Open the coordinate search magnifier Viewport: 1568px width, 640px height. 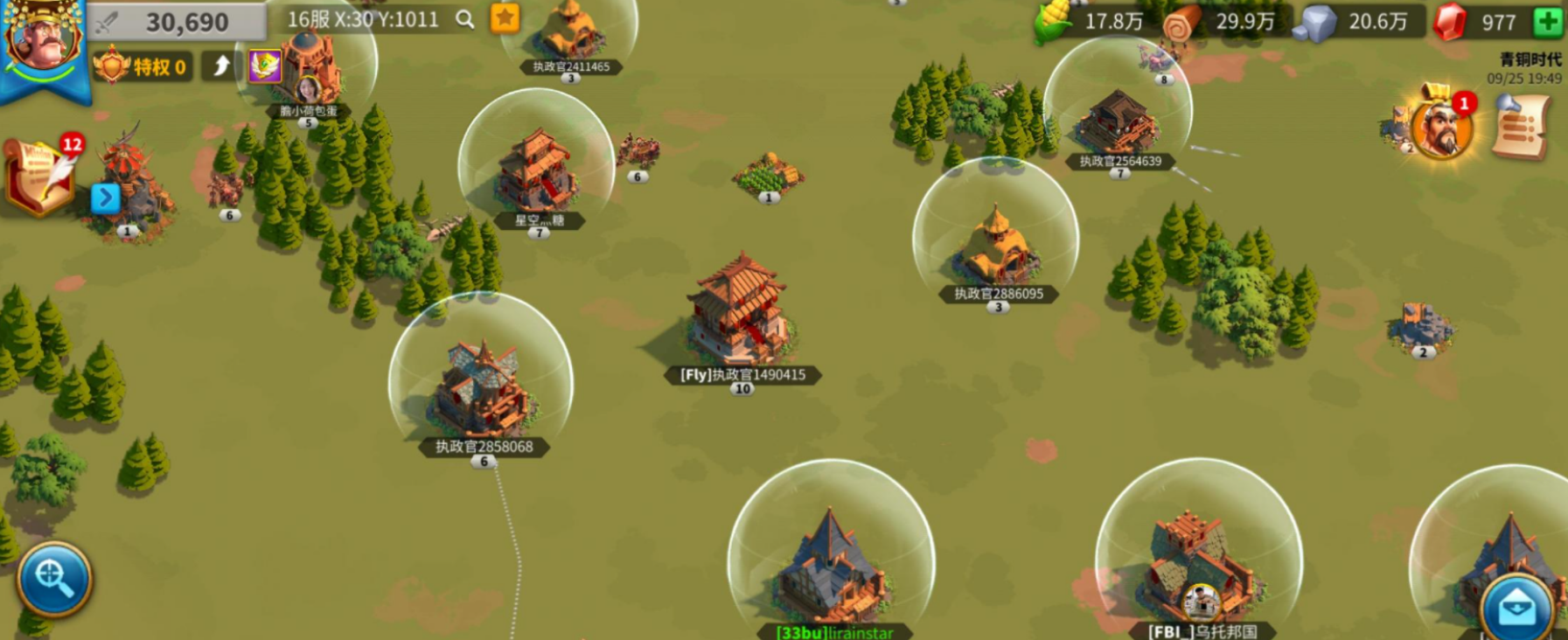point(465,19)
